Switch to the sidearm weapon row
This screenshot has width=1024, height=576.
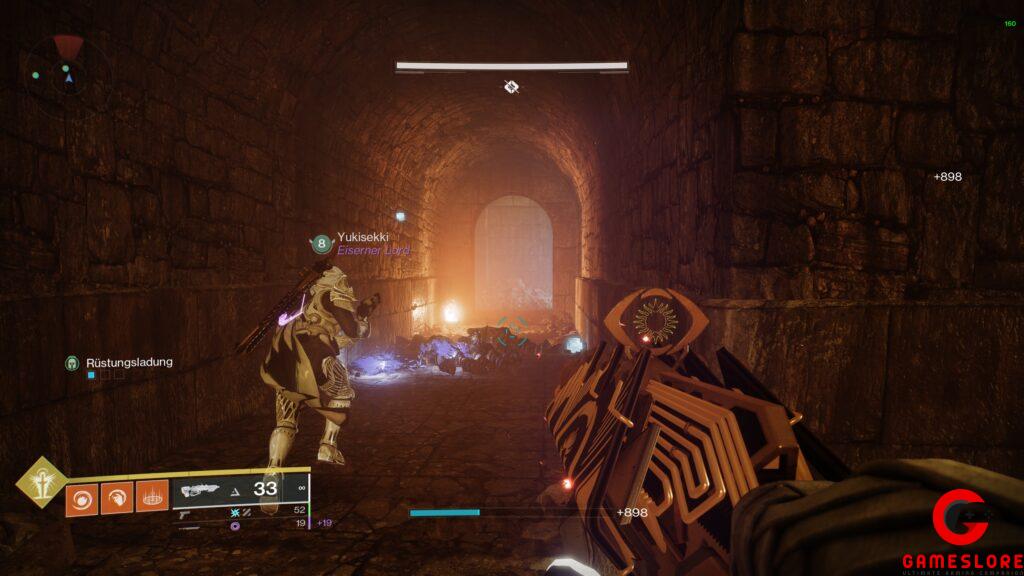[x=240, y=511]
